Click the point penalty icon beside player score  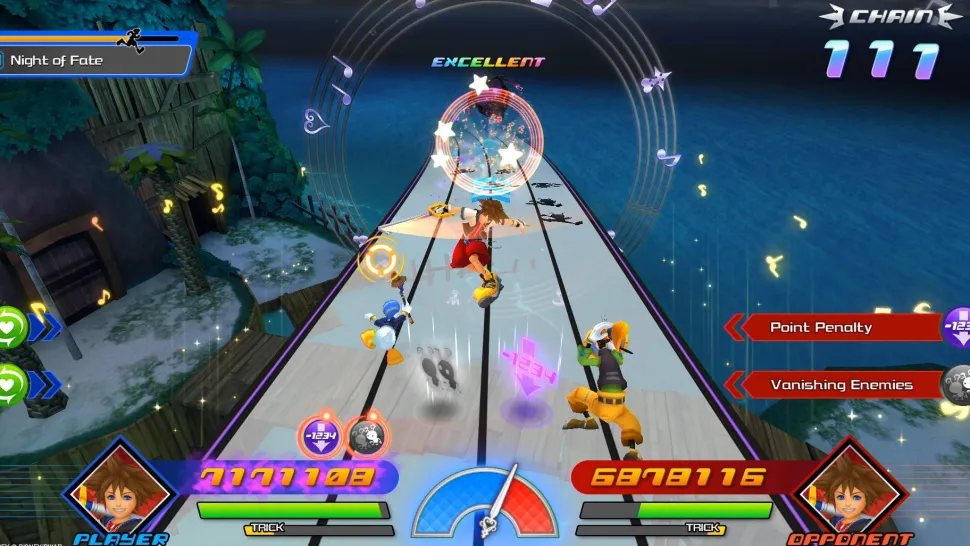click(x=320, y=437)
